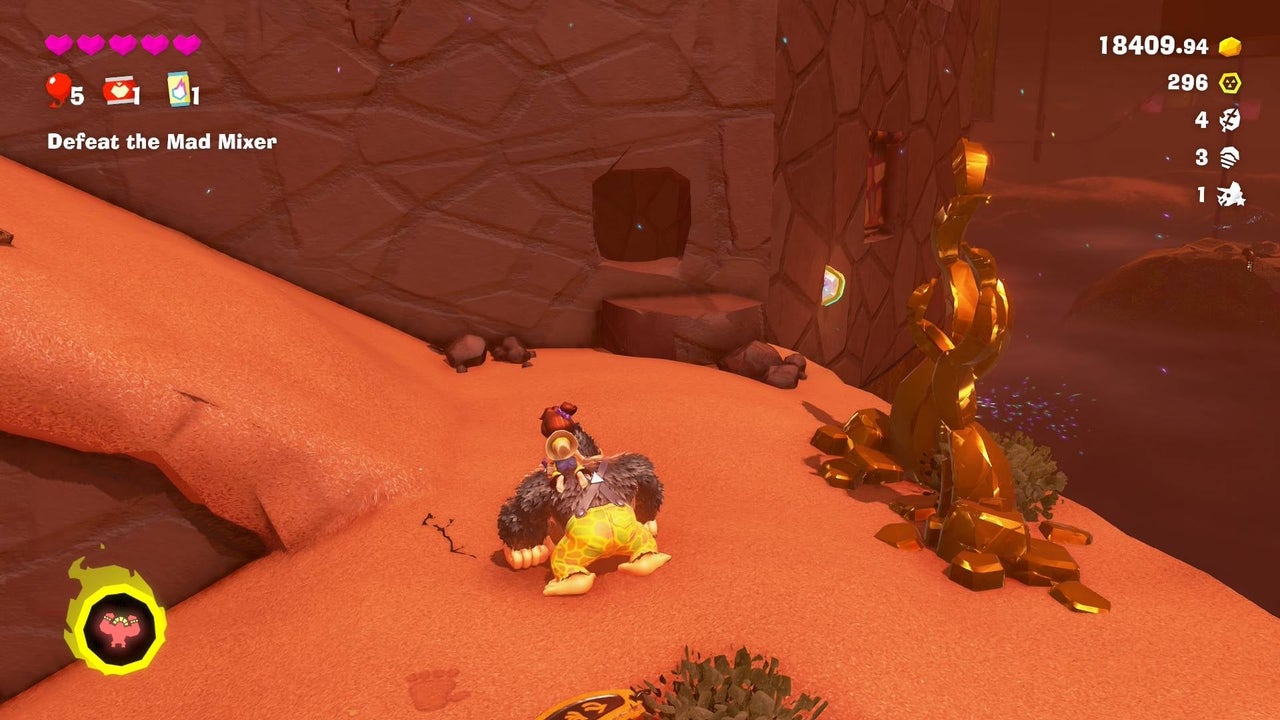Click the hexagonal Banandium chip icon
This screenshot has height=720, width=1280.
tap(1229, 83)
